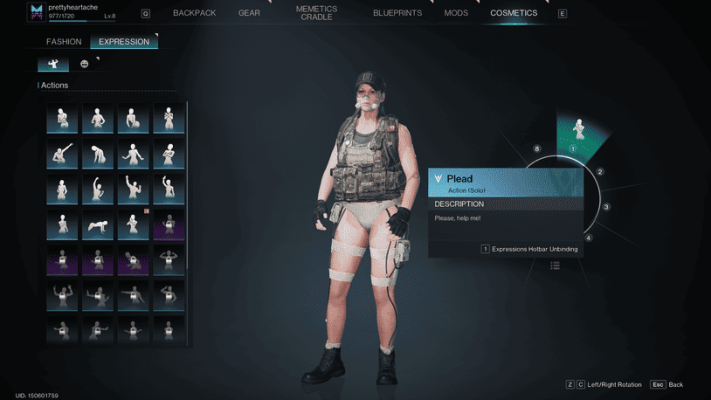This screenshot has width=711, height=400.
Task: Pick the emote with arm stretched diagonally
Action: (x=62, y=154)
